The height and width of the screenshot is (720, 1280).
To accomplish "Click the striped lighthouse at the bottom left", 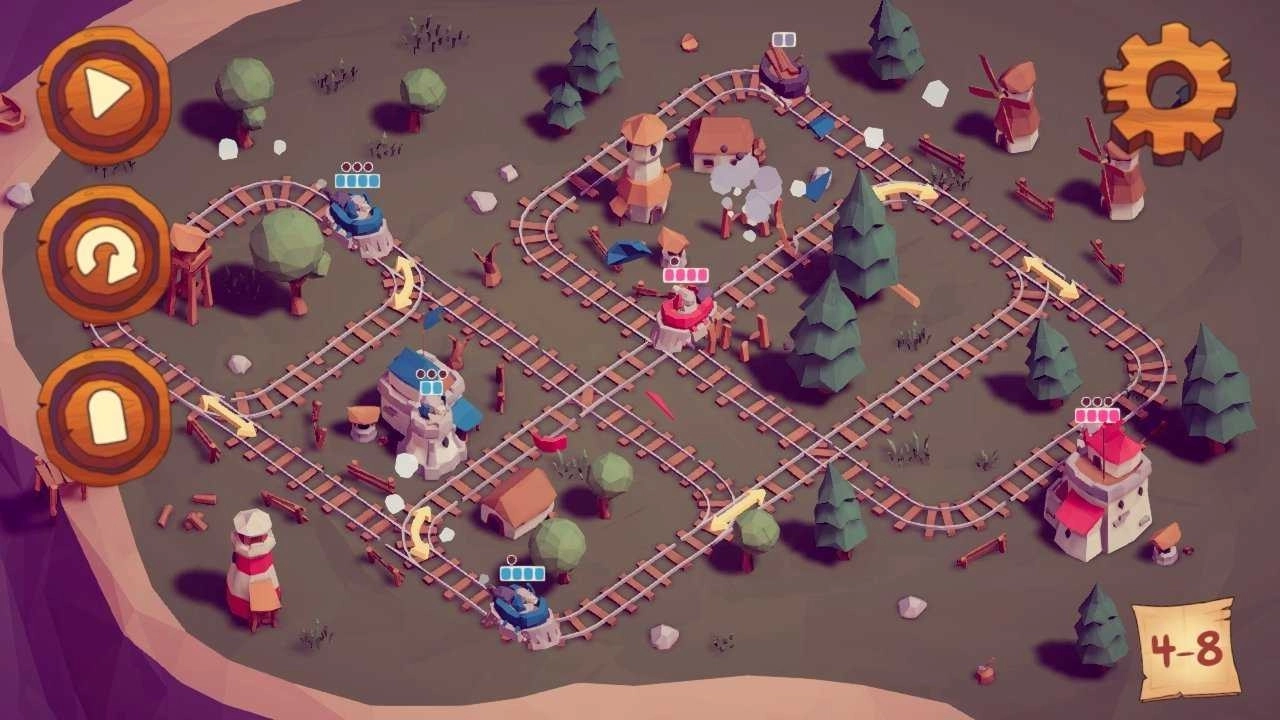I will (x=253, y=570).
